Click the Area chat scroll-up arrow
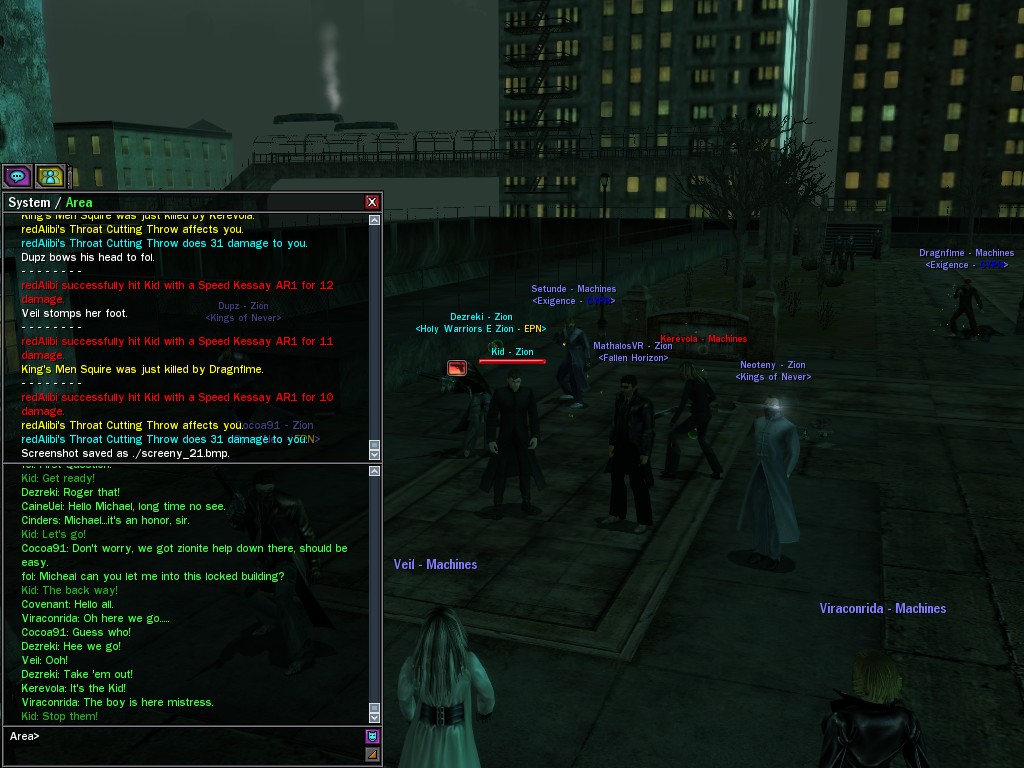Viewport: 1024px width, 768px height. pyautogui.click(x=374, y=470)
